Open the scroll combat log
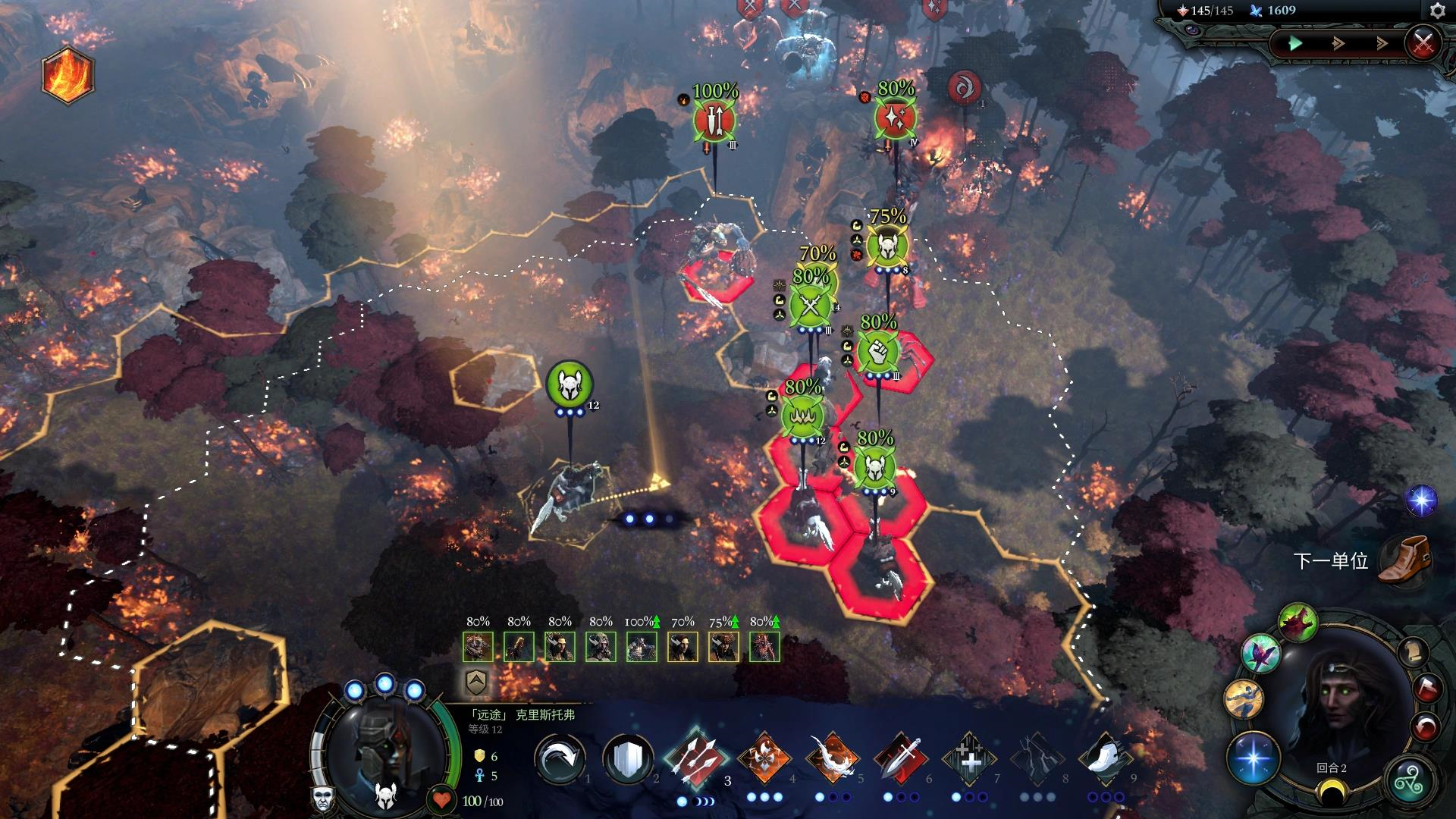1456x819 pixels. 1412,651
